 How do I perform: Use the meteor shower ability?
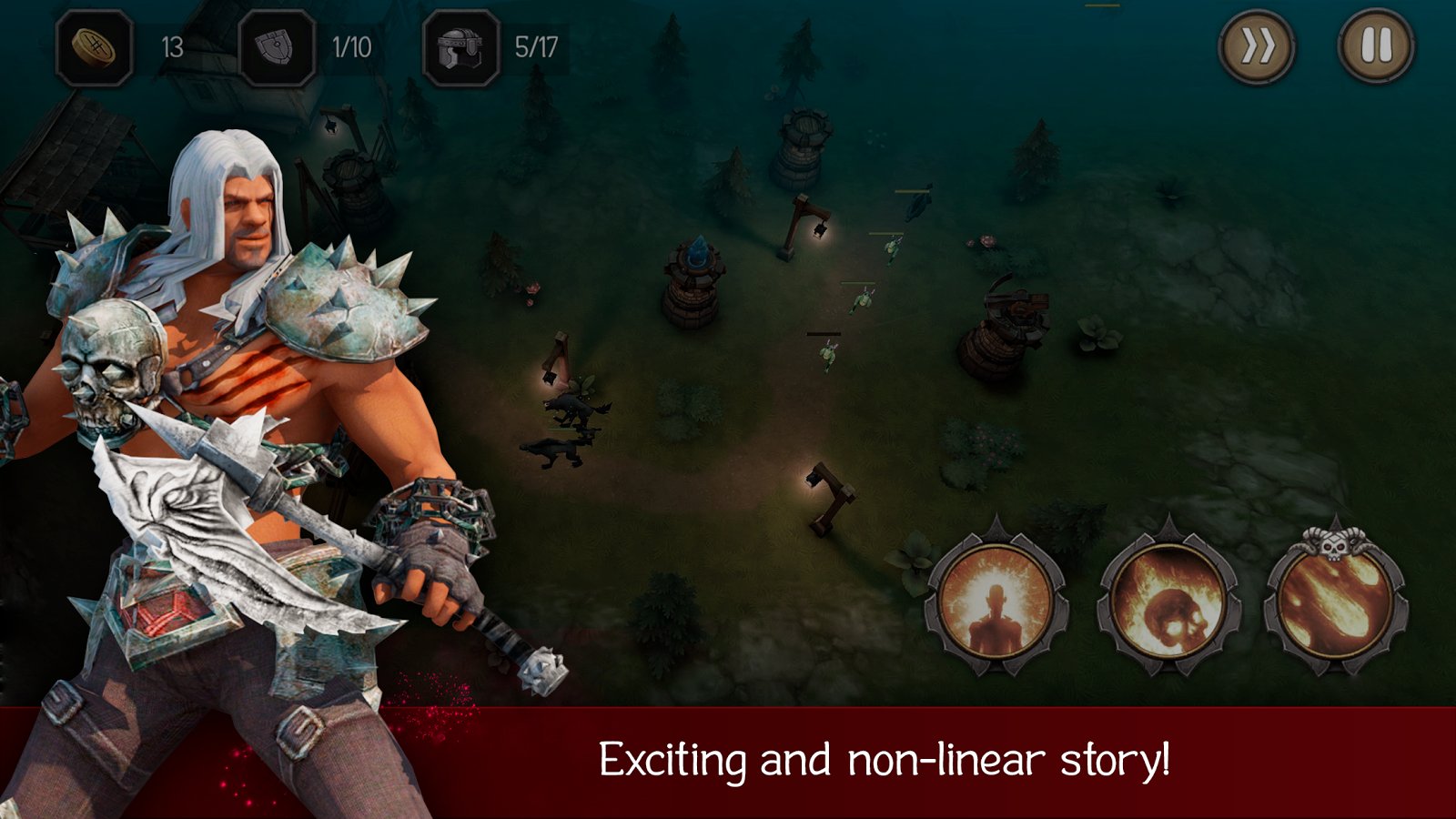(x=1335, y=601)
